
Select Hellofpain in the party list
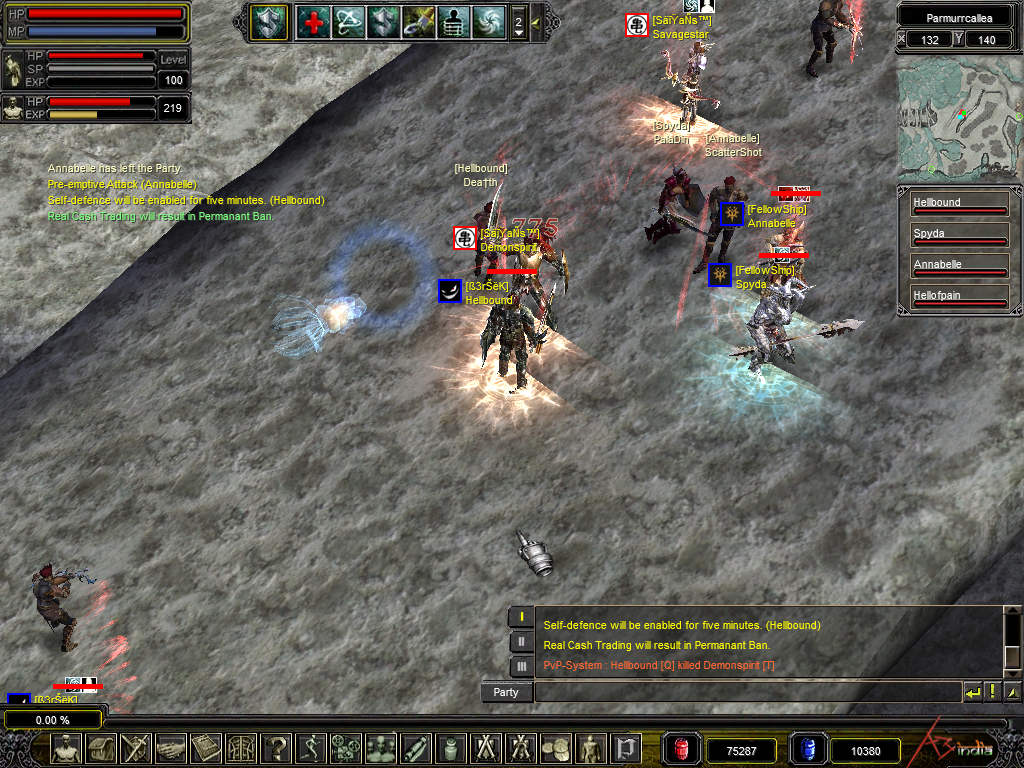point(959,298)
